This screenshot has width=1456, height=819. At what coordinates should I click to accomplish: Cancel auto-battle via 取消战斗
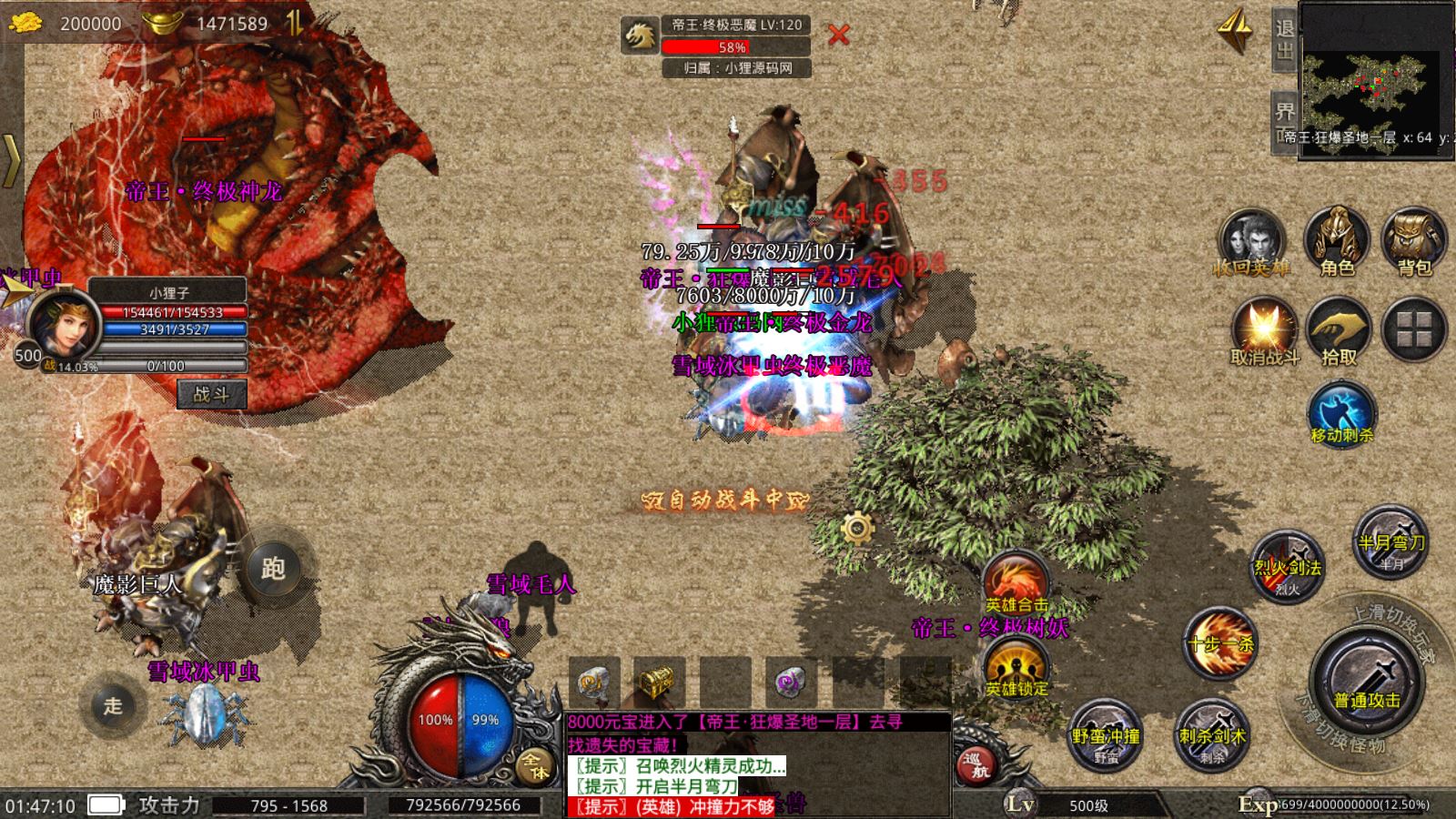point(1264,331)
